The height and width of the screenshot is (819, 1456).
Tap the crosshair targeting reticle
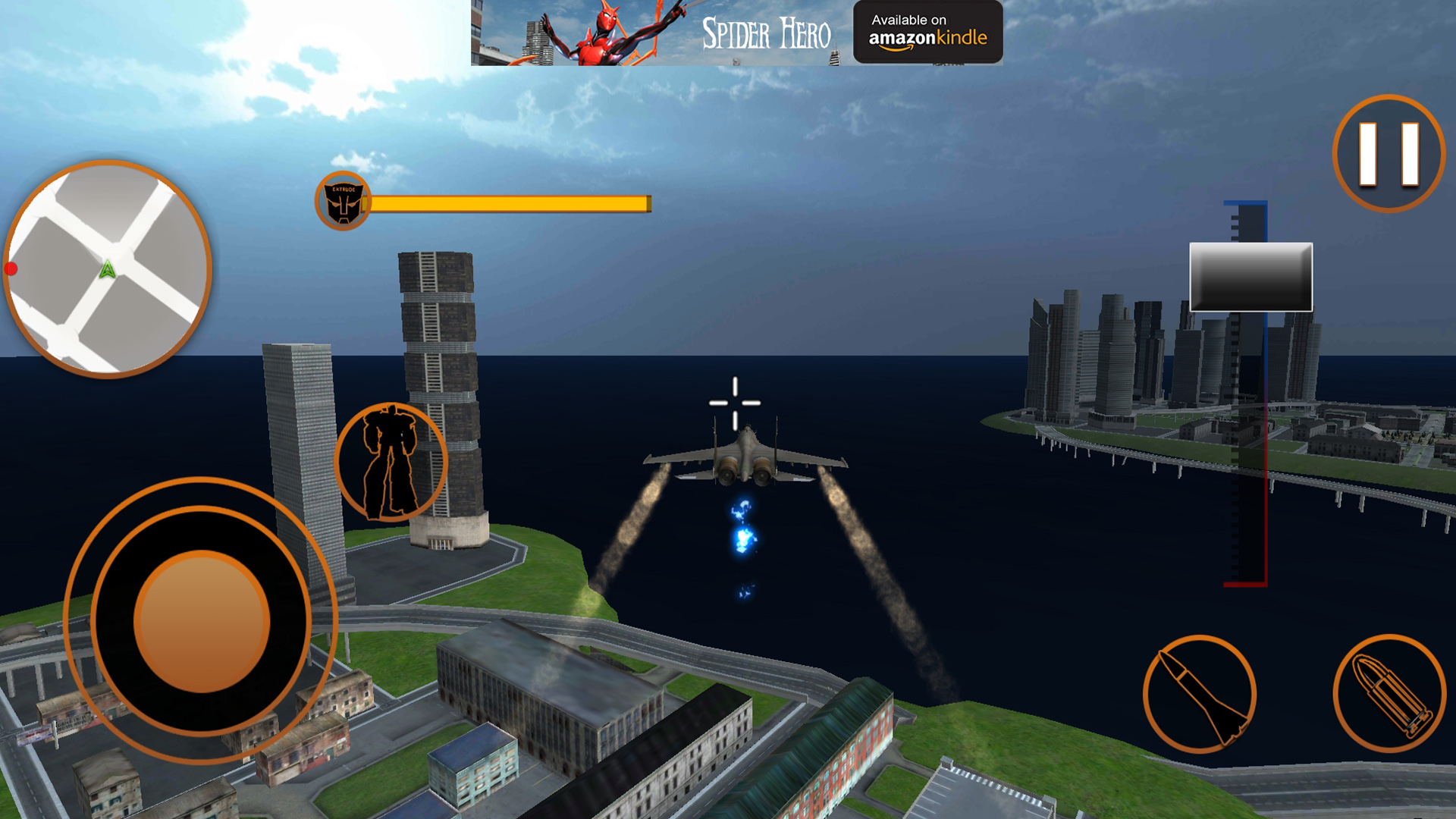point(733,404)
